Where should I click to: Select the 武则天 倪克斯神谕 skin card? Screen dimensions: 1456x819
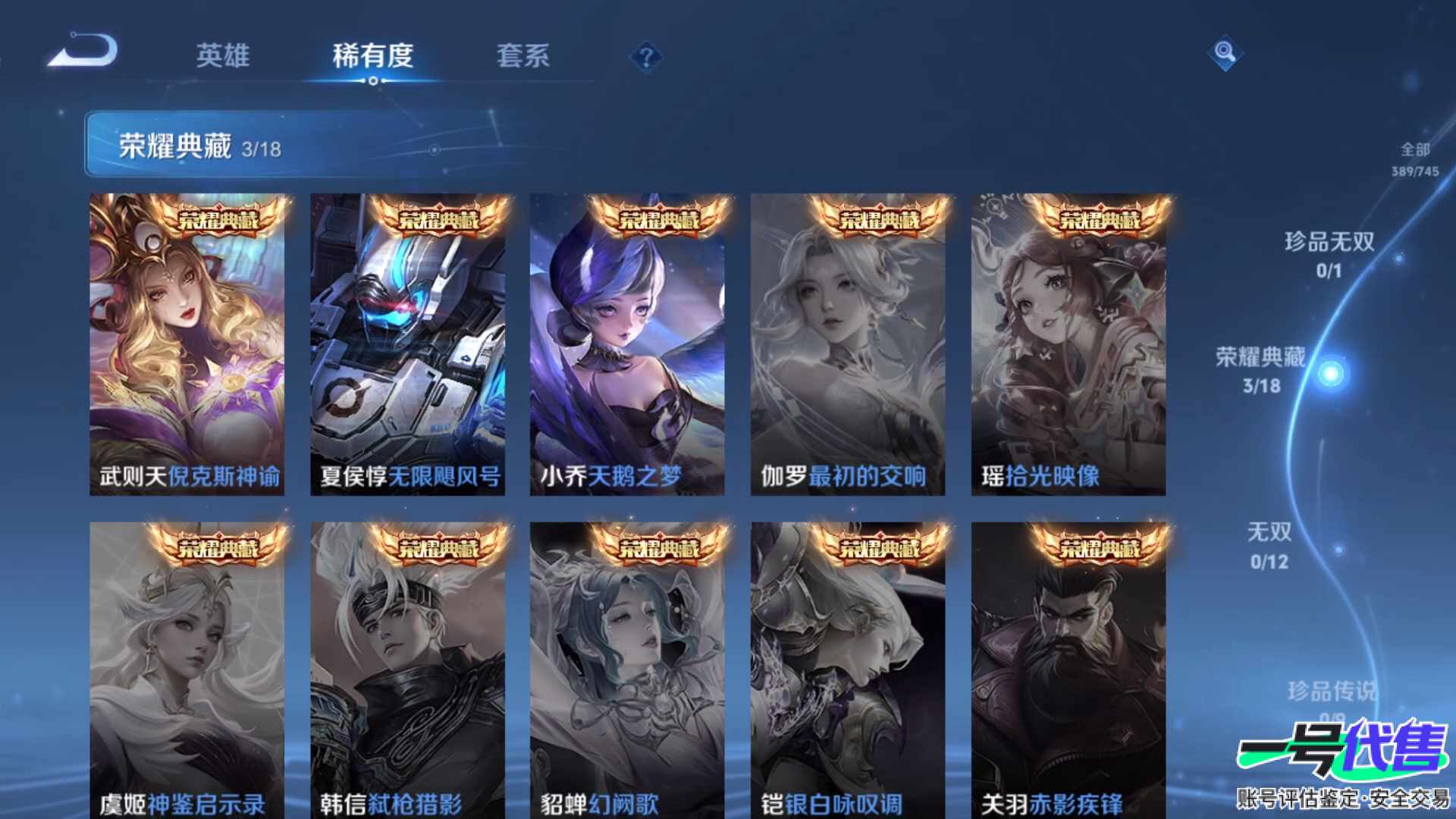[187, 345]
